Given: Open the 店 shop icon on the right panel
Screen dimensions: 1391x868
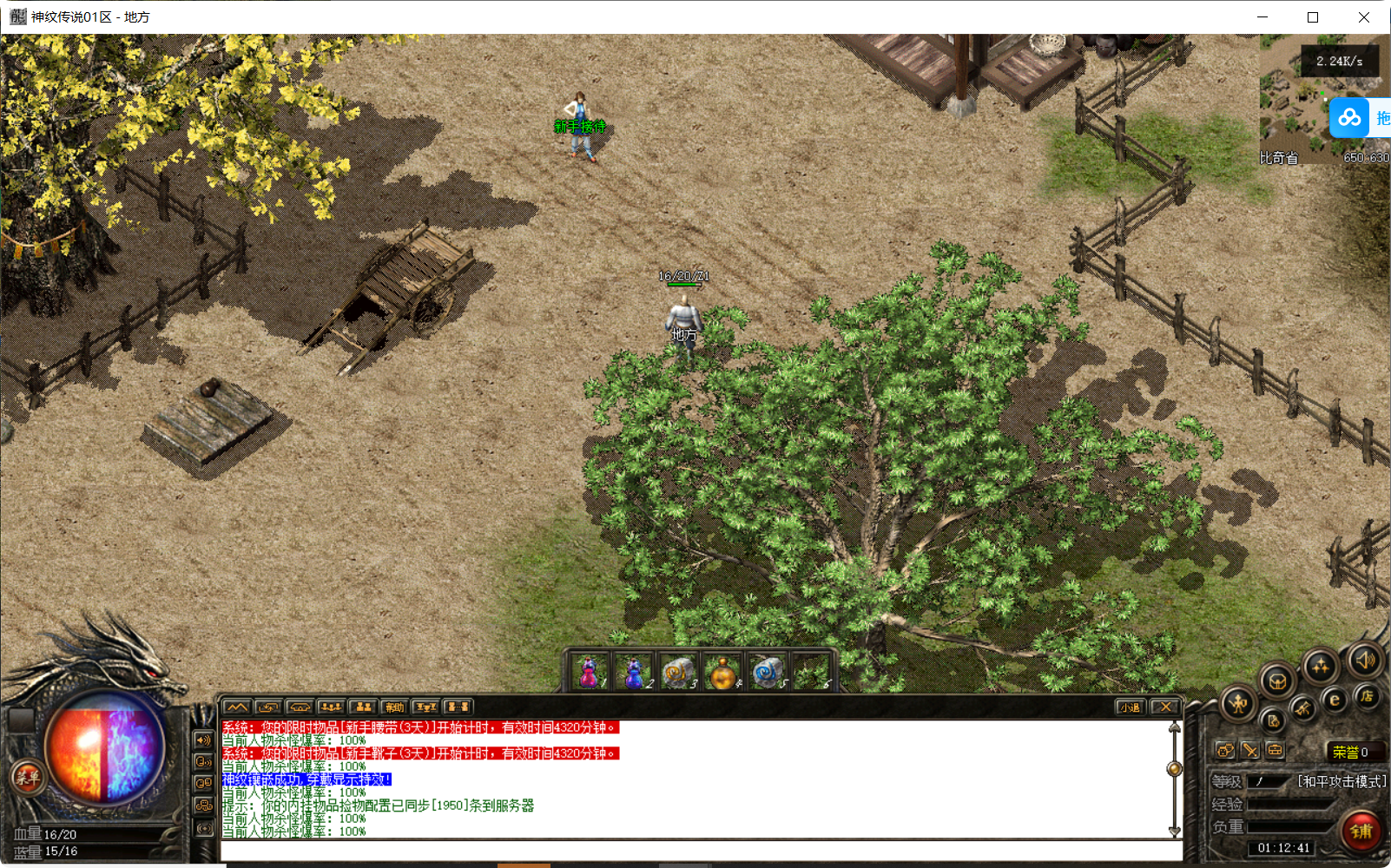Looking at the screenshot, I should pos(1368,696).
